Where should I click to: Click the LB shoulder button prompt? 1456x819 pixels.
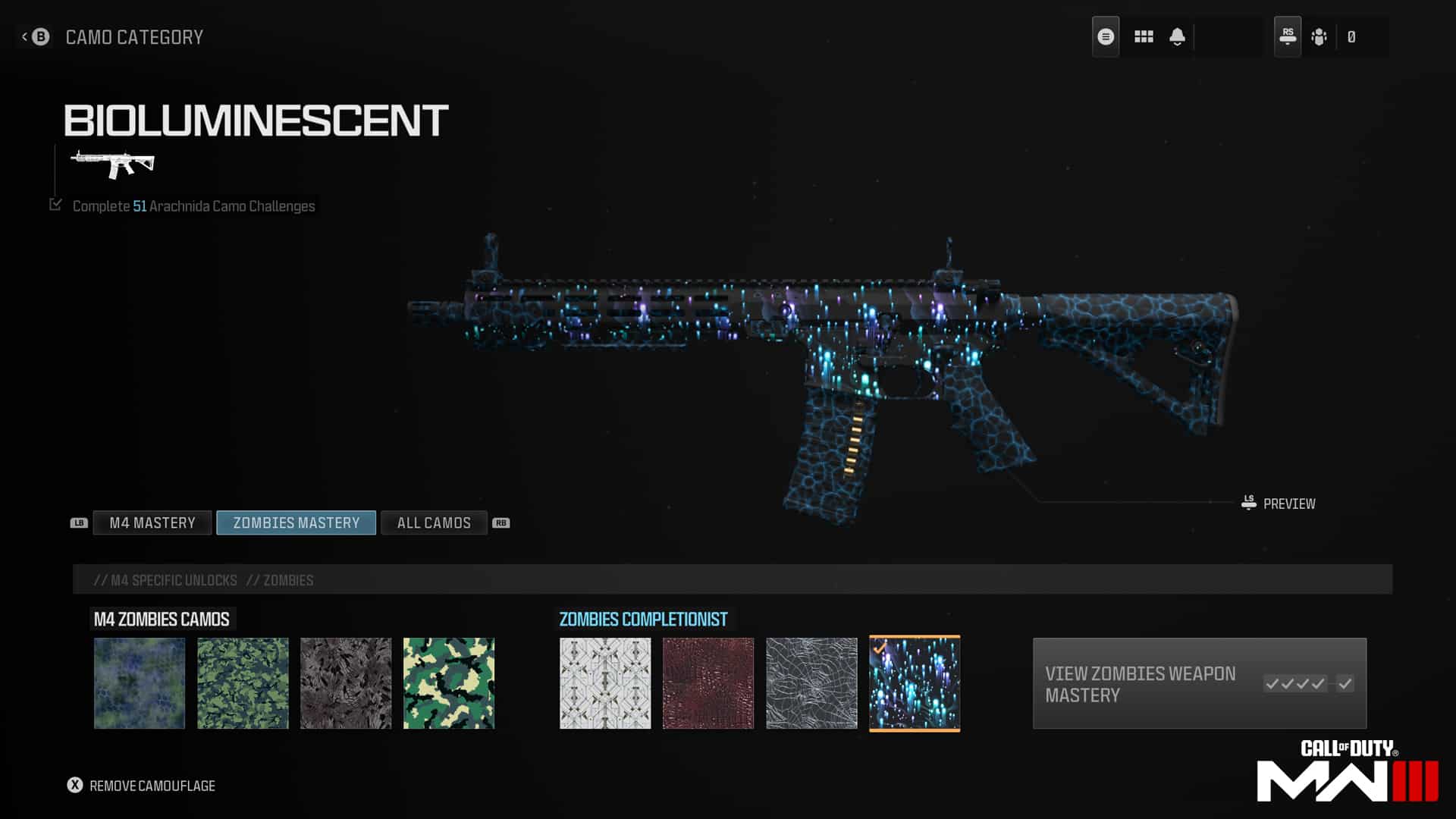point(79,522)
